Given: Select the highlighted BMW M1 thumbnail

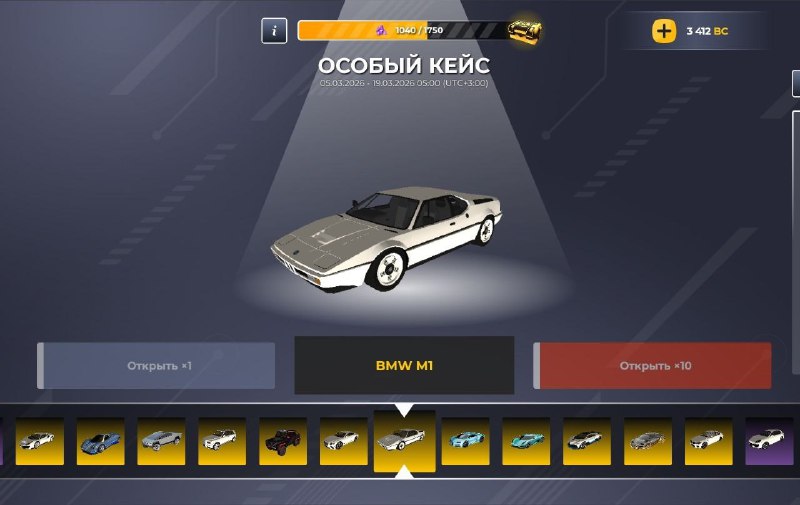Looking at the screenshot, I should coord(404,440).
